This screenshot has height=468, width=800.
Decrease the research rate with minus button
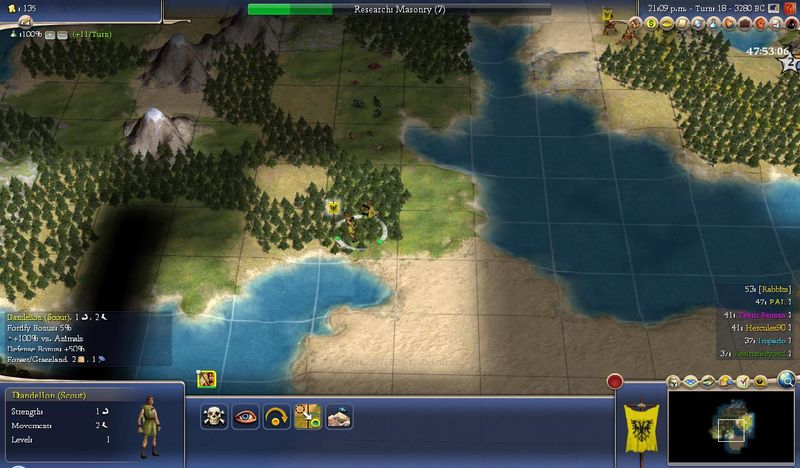(x=59, y=34)
